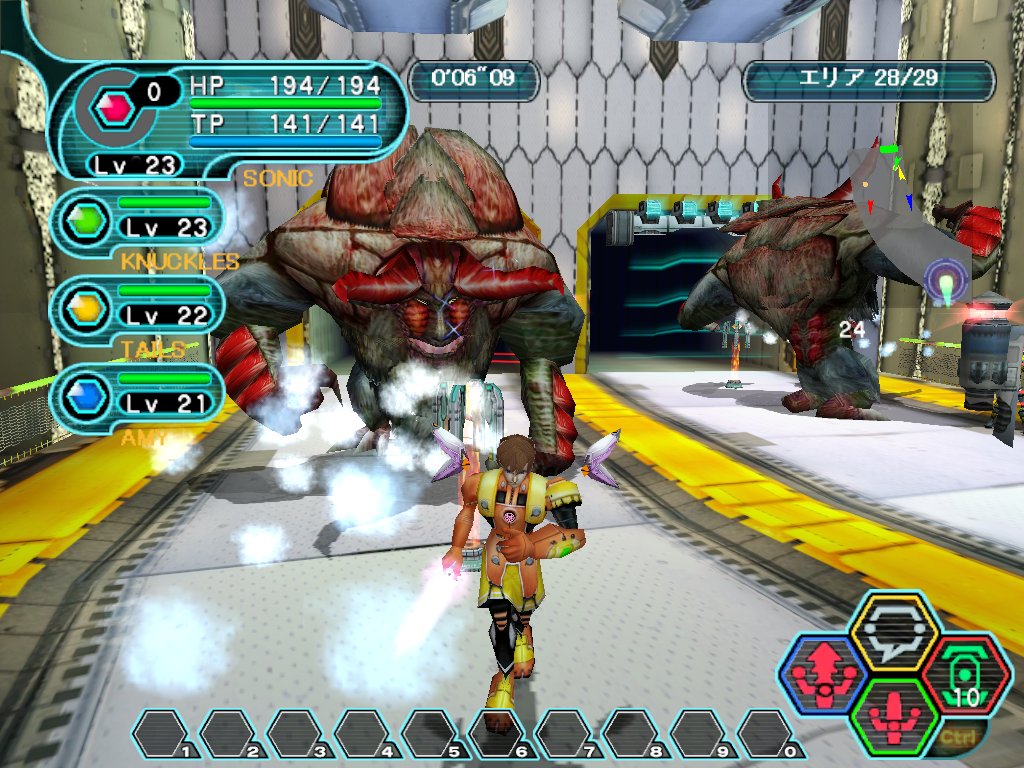
Task: Open the yellow speech bubble chat action
Action: 893,630
